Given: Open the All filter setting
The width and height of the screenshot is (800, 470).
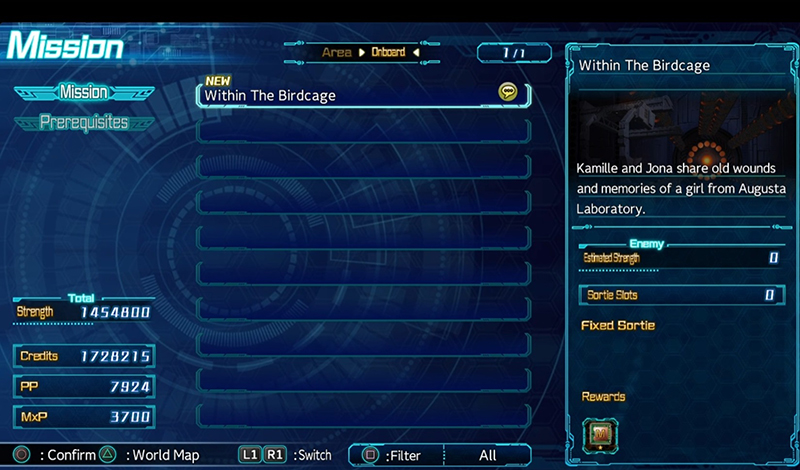Looking at the screenshot, I should coord(487,455).
